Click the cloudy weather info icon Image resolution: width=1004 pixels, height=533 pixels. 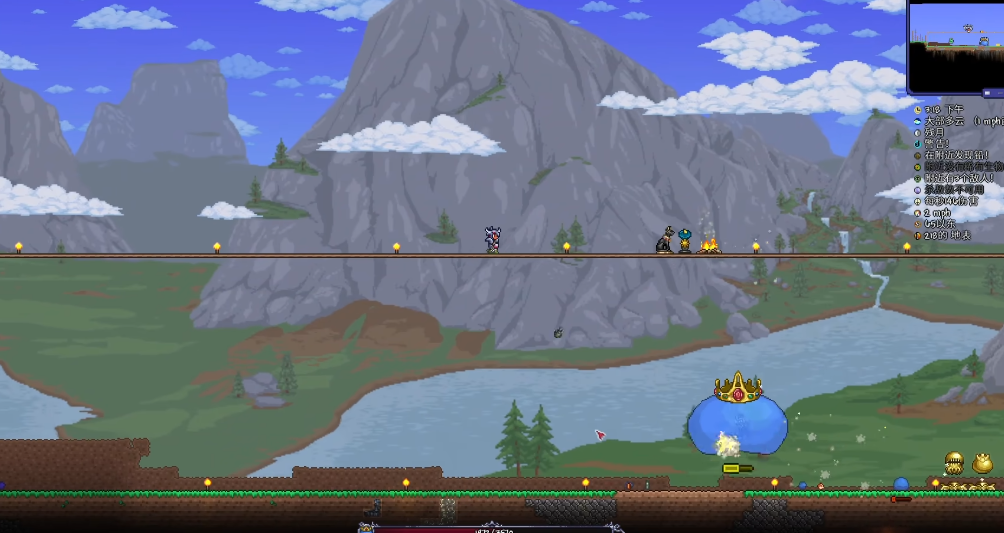tap(917, 121)
